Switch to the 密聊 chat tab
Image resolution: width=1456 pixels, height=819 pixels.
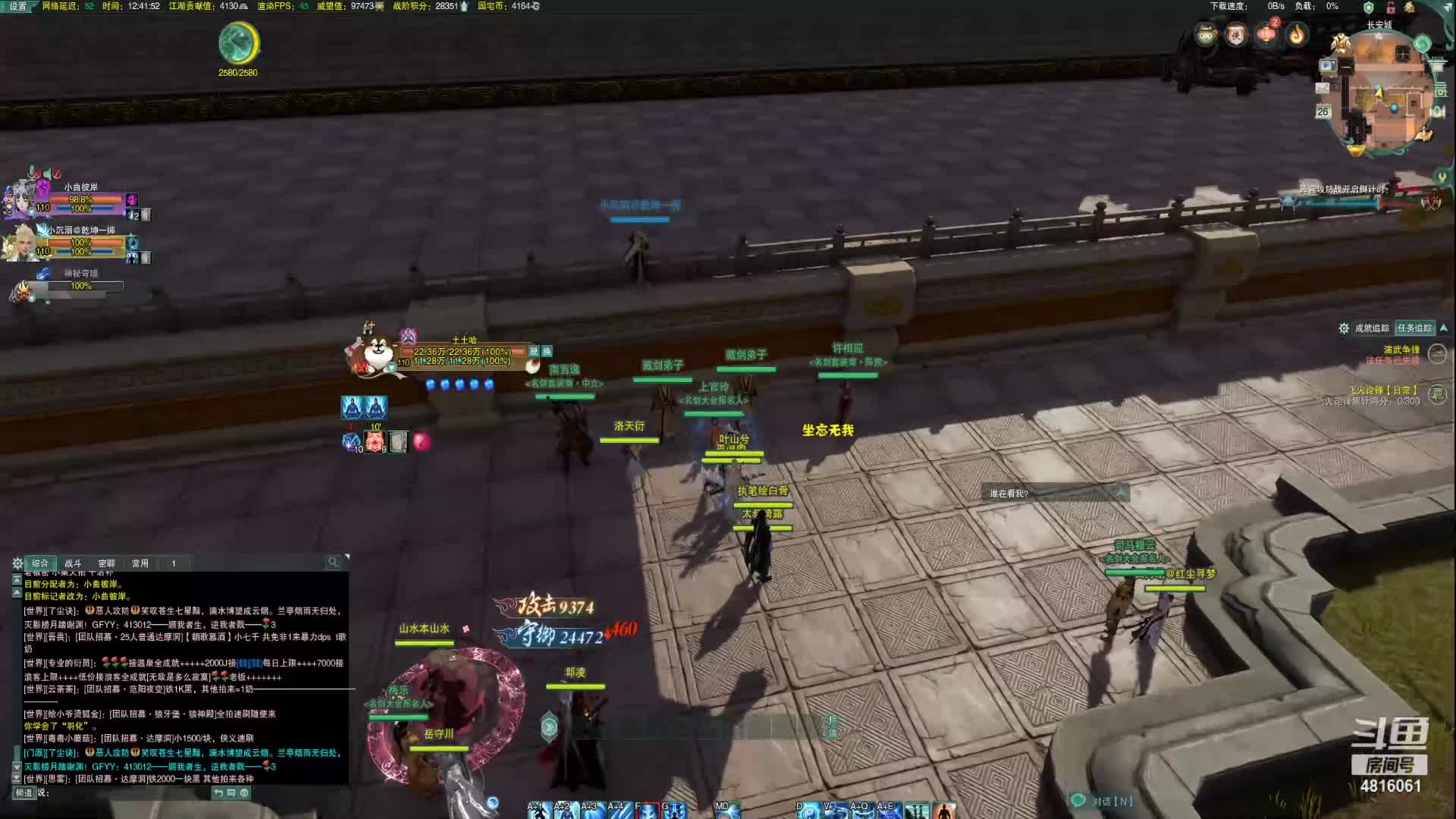pyautogui.click(x=106, y=563)
